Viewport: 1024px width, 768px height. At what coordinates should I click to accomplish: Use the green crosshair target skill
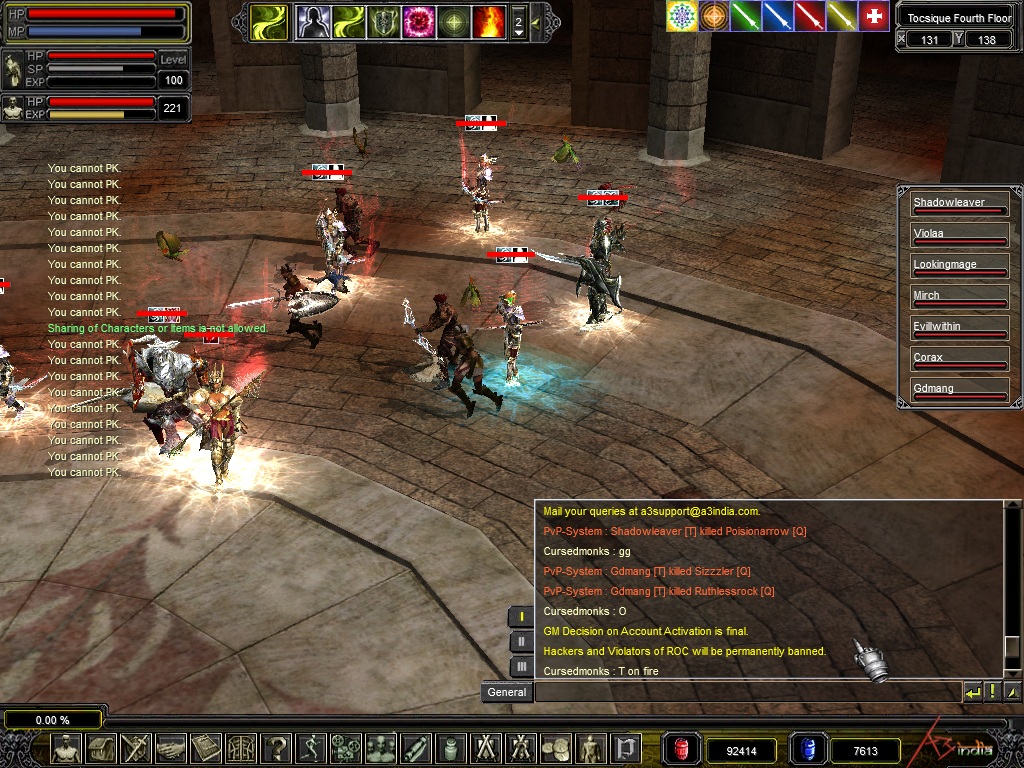point(454,21)
